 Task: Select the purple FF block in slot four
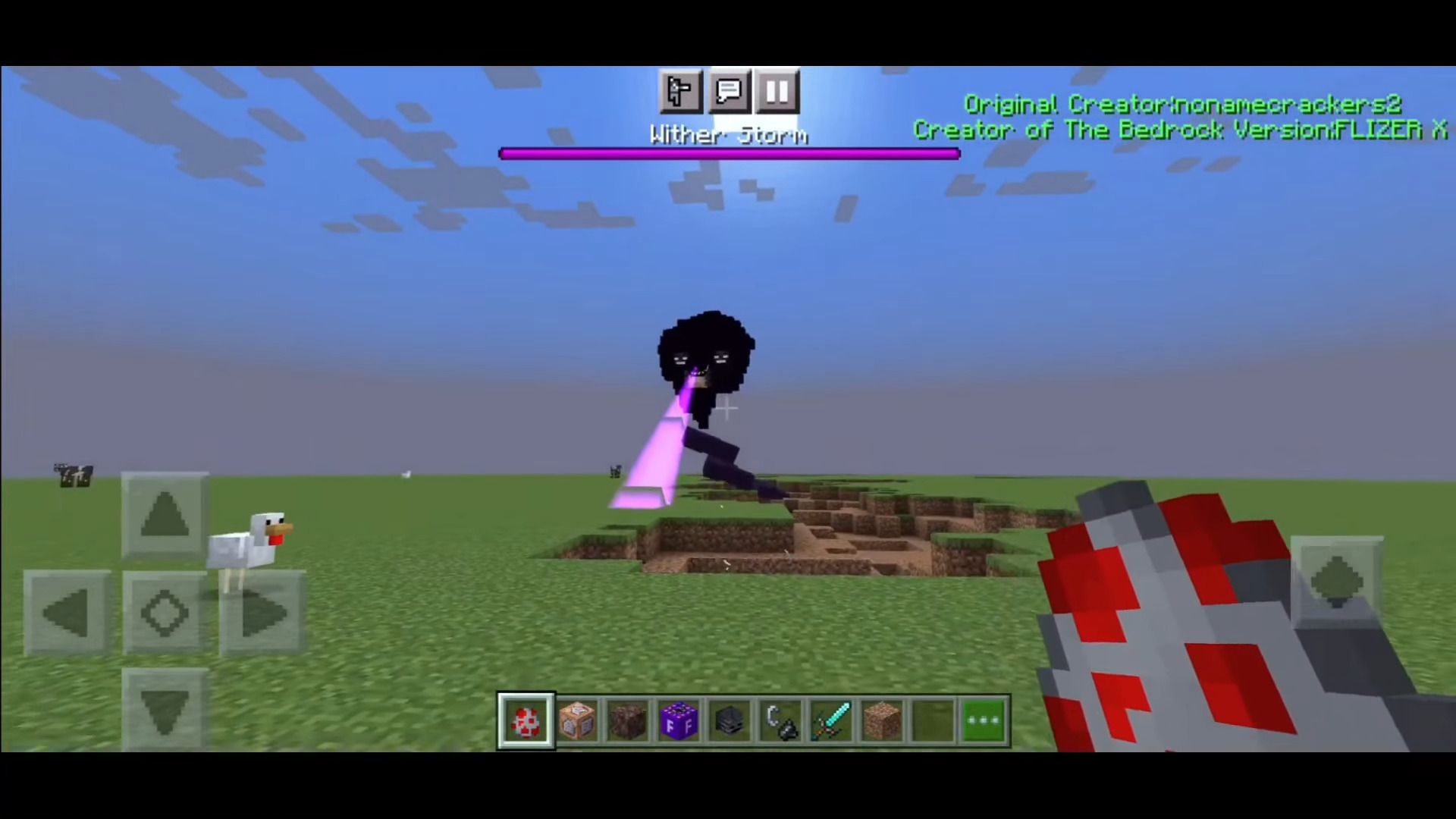(679, 720)
